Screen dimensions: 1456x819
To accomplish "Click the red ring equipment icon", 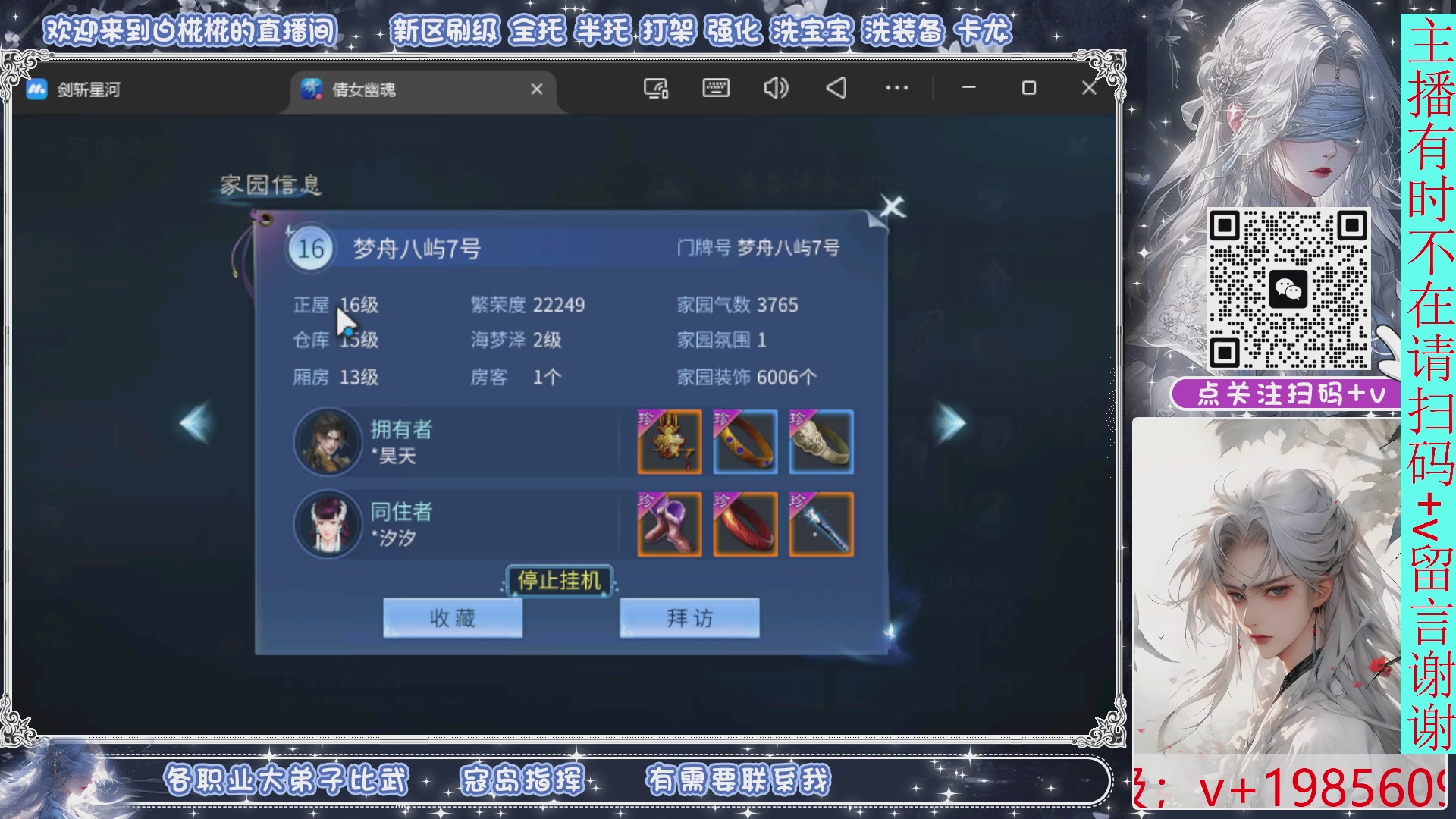I will 745,526.
